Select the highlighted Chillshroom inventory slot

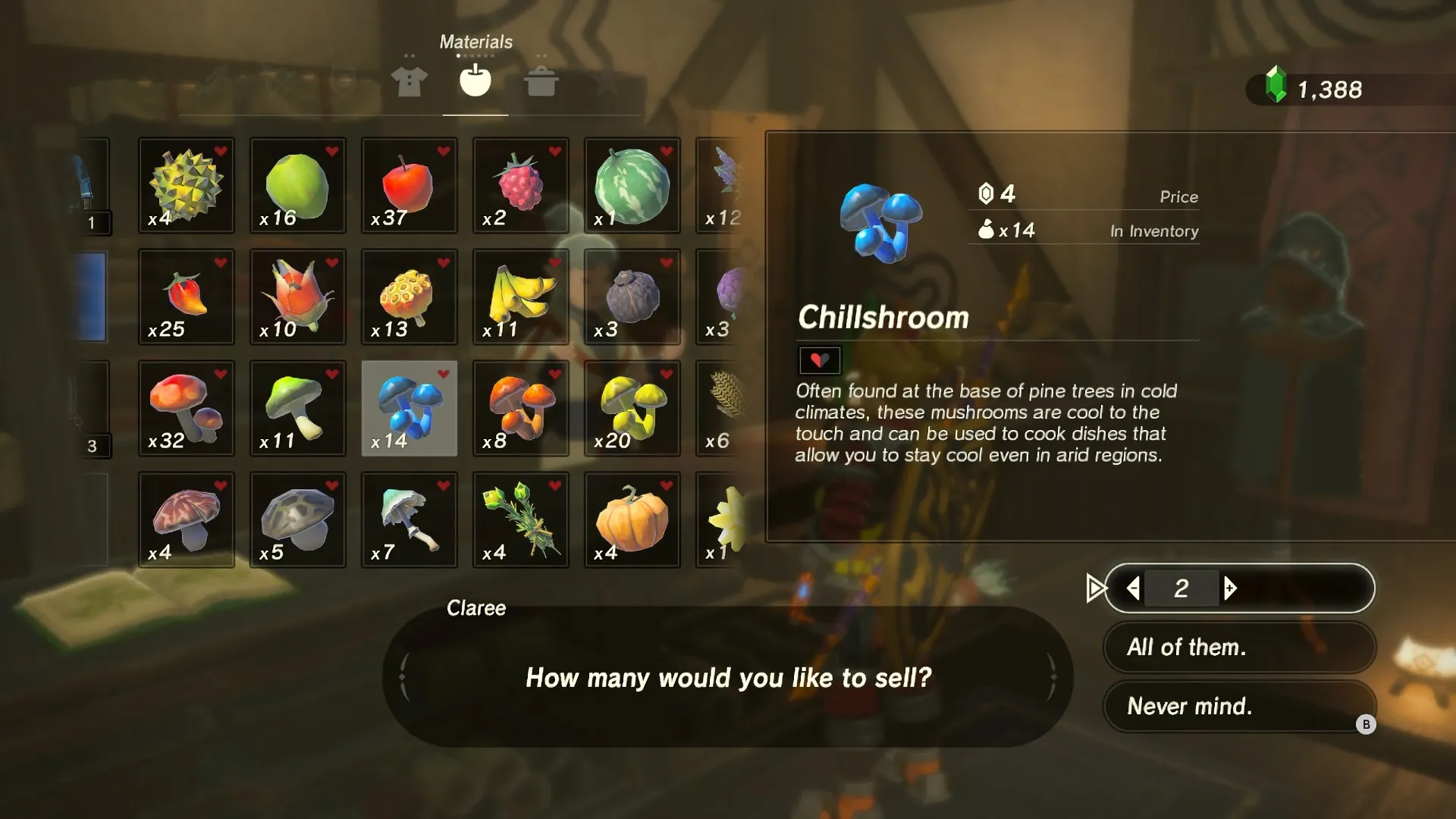[409, 408]
